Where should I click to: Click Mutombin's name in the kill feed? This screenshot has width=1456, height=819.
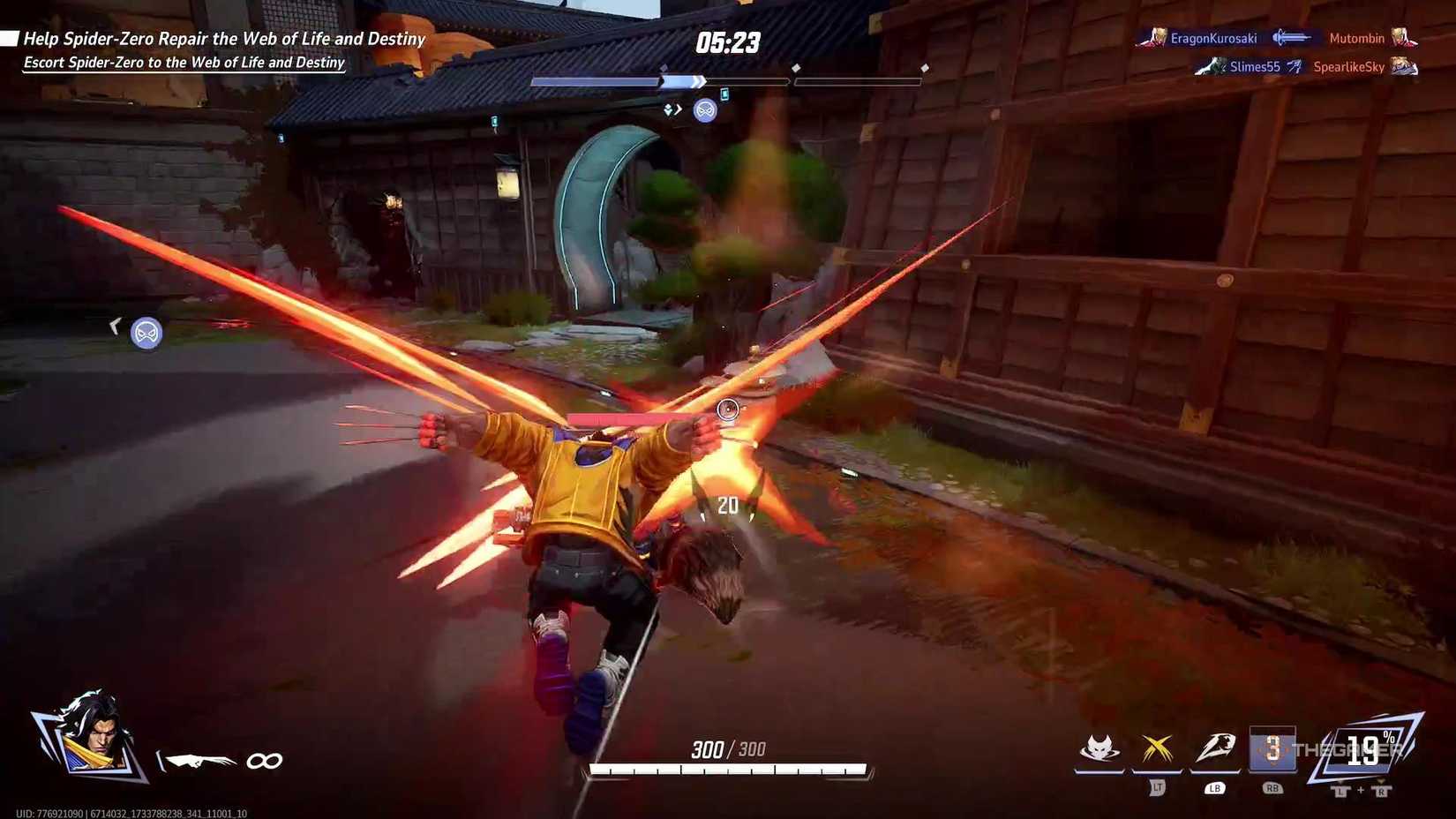click(1356, 37)
